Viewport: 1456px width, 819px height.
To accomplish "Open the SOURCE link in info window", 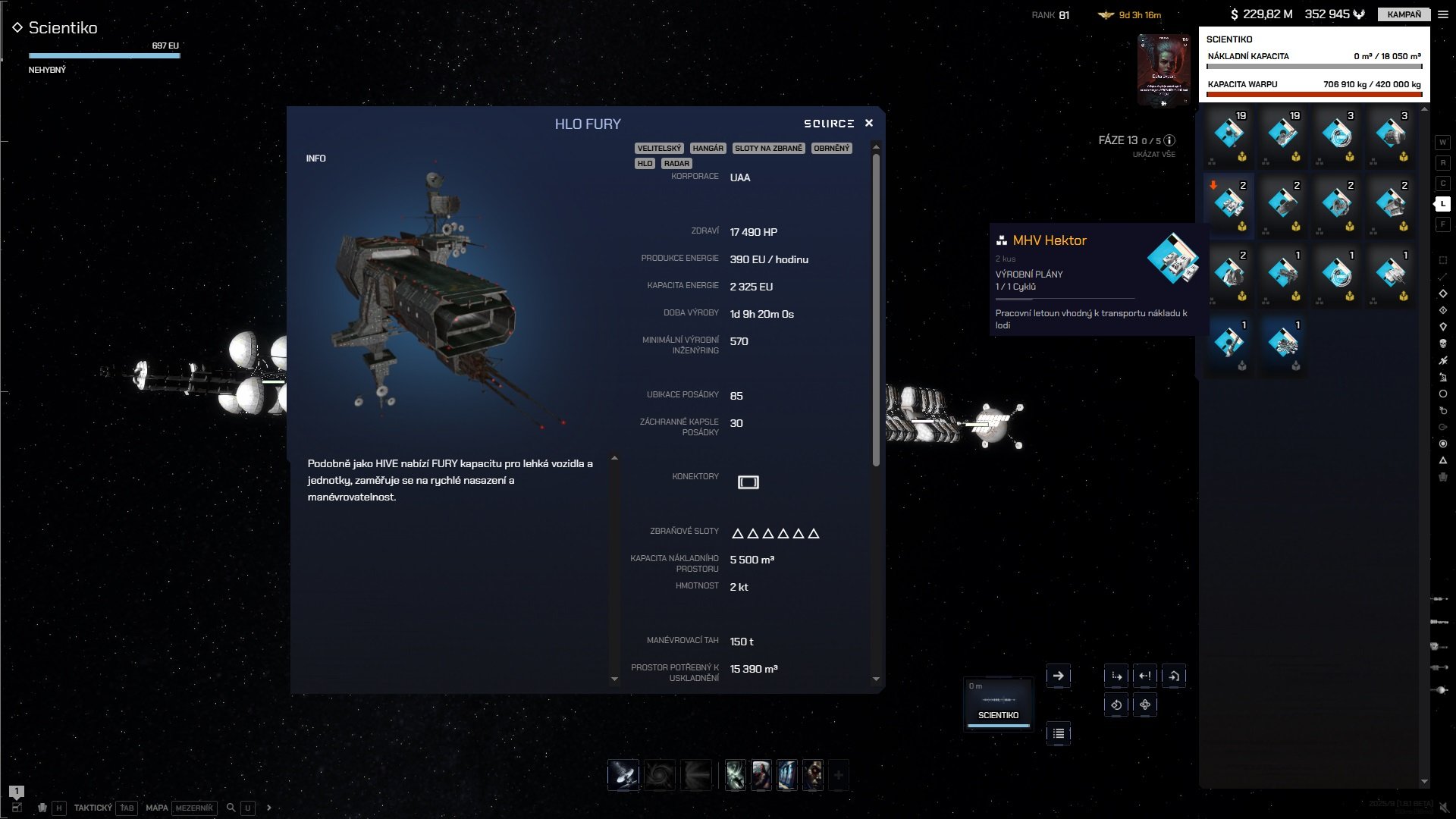I will (x=828, y=124).
